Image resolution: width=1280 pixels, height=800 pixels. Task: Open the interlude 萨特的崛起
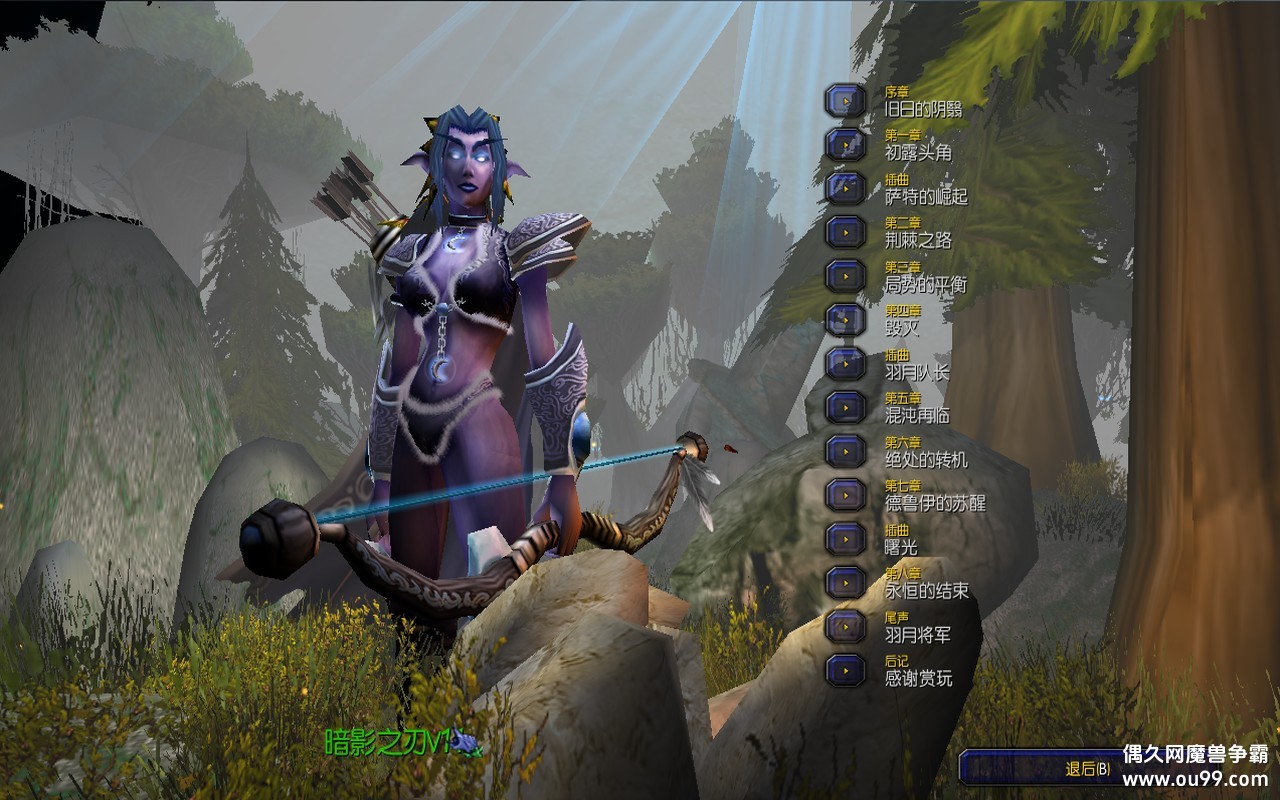(845, 188)
